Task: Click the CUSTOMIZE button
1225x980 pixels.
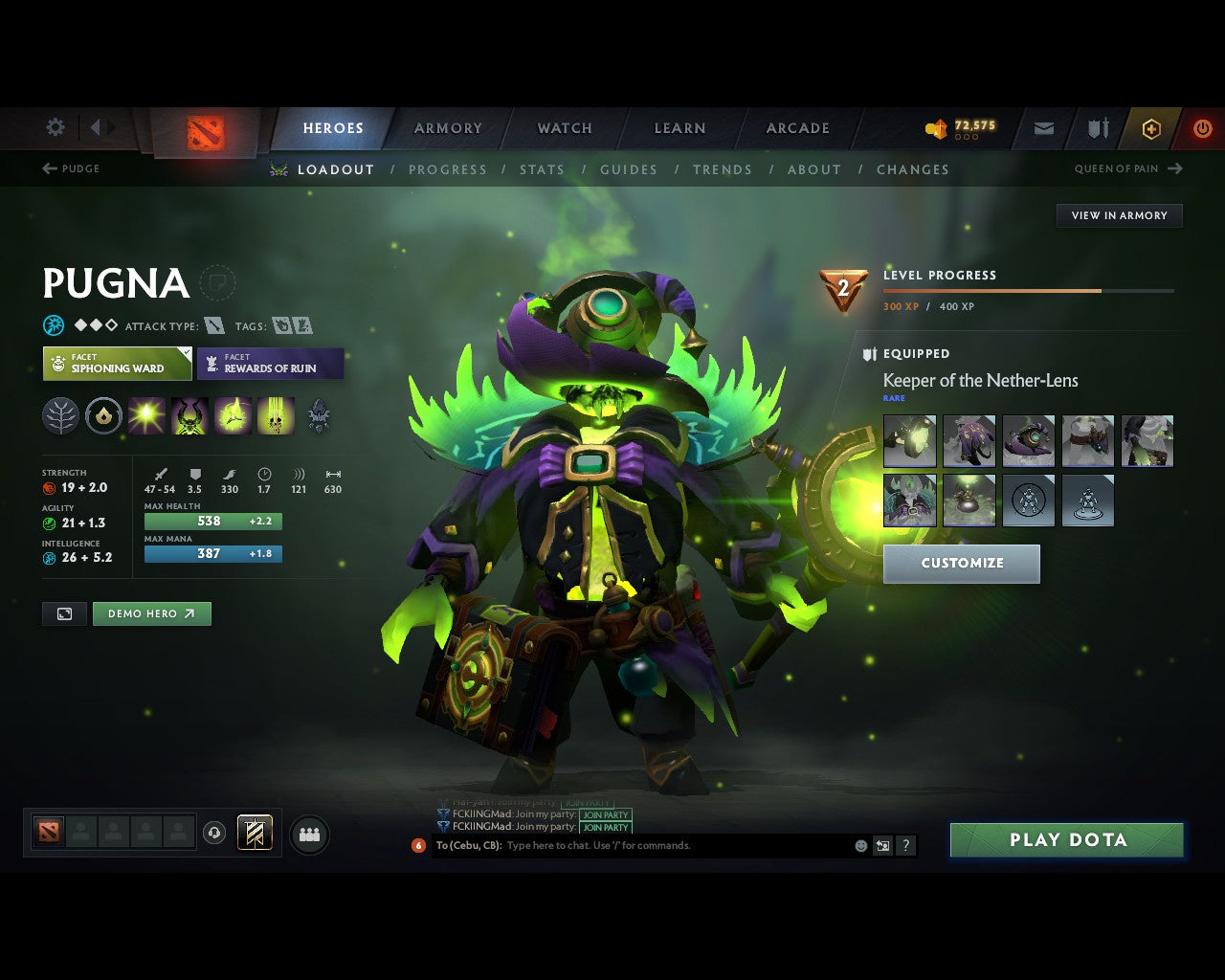Action: click(961, 564)
